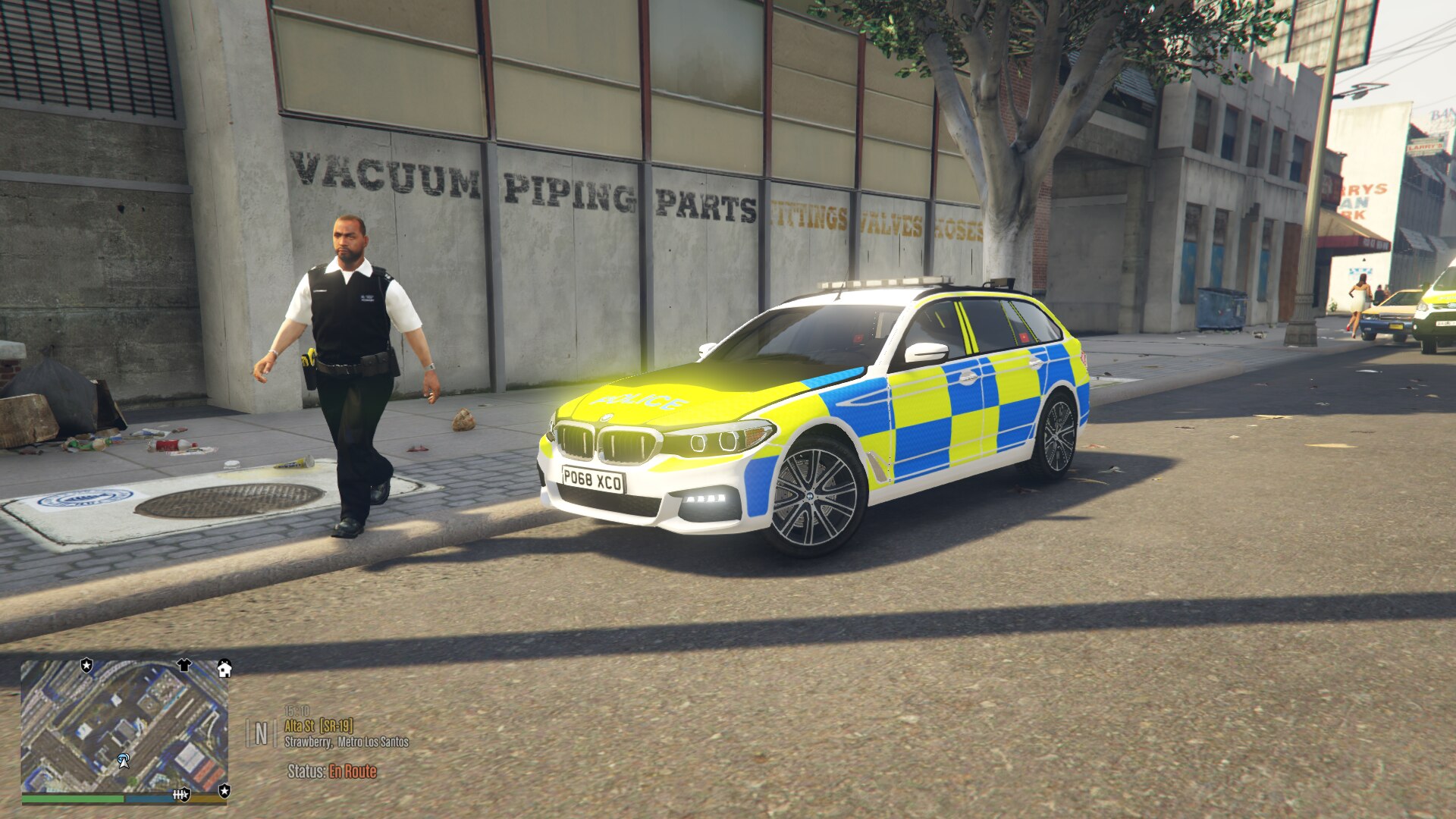Select the white house safehouse blip

(x=224, y=668)
